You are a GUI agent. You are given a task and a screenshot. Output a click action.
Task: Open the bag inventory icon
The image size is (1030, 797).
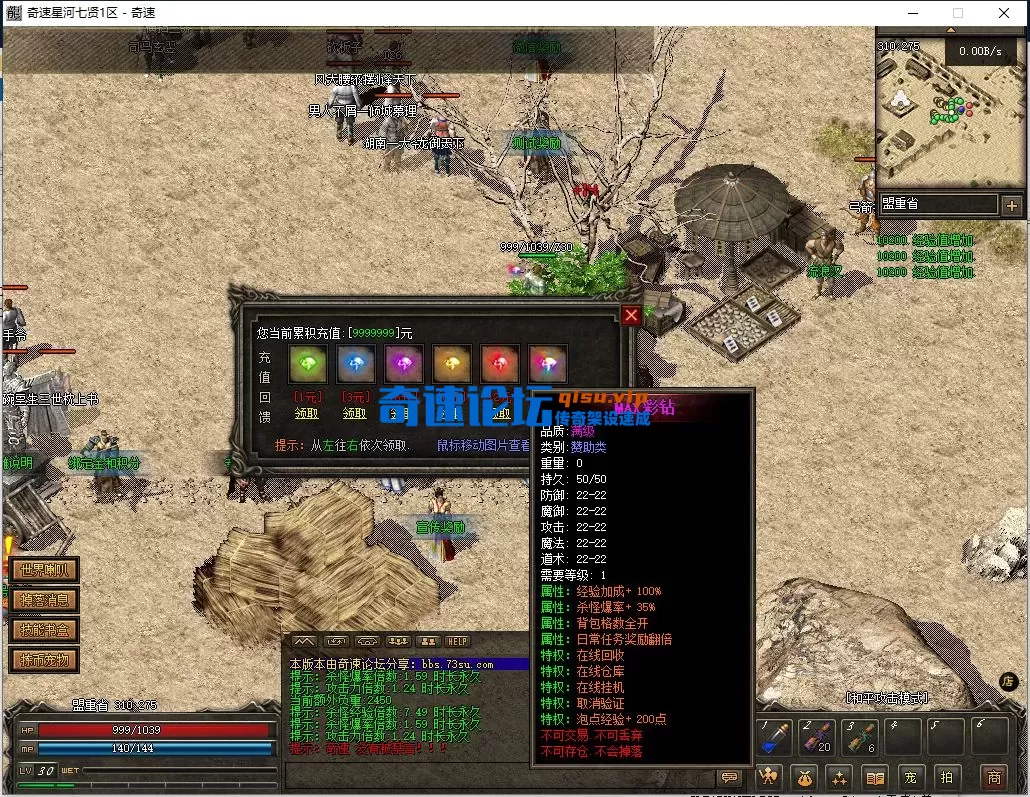tap(805, 776)
